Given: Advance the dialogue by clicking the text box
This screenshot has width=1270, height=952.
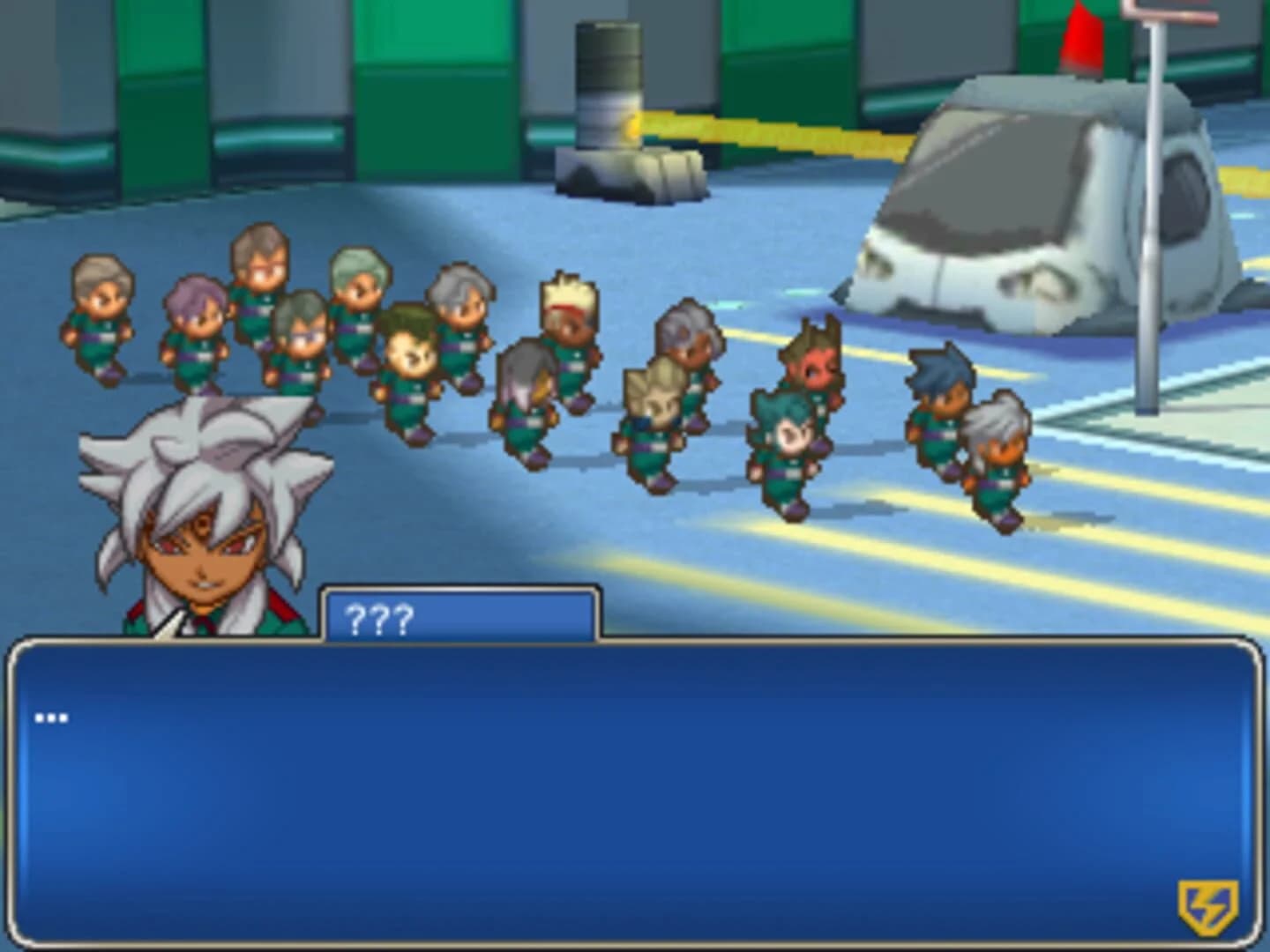Looking at the screenshot, I should [635, 776].
